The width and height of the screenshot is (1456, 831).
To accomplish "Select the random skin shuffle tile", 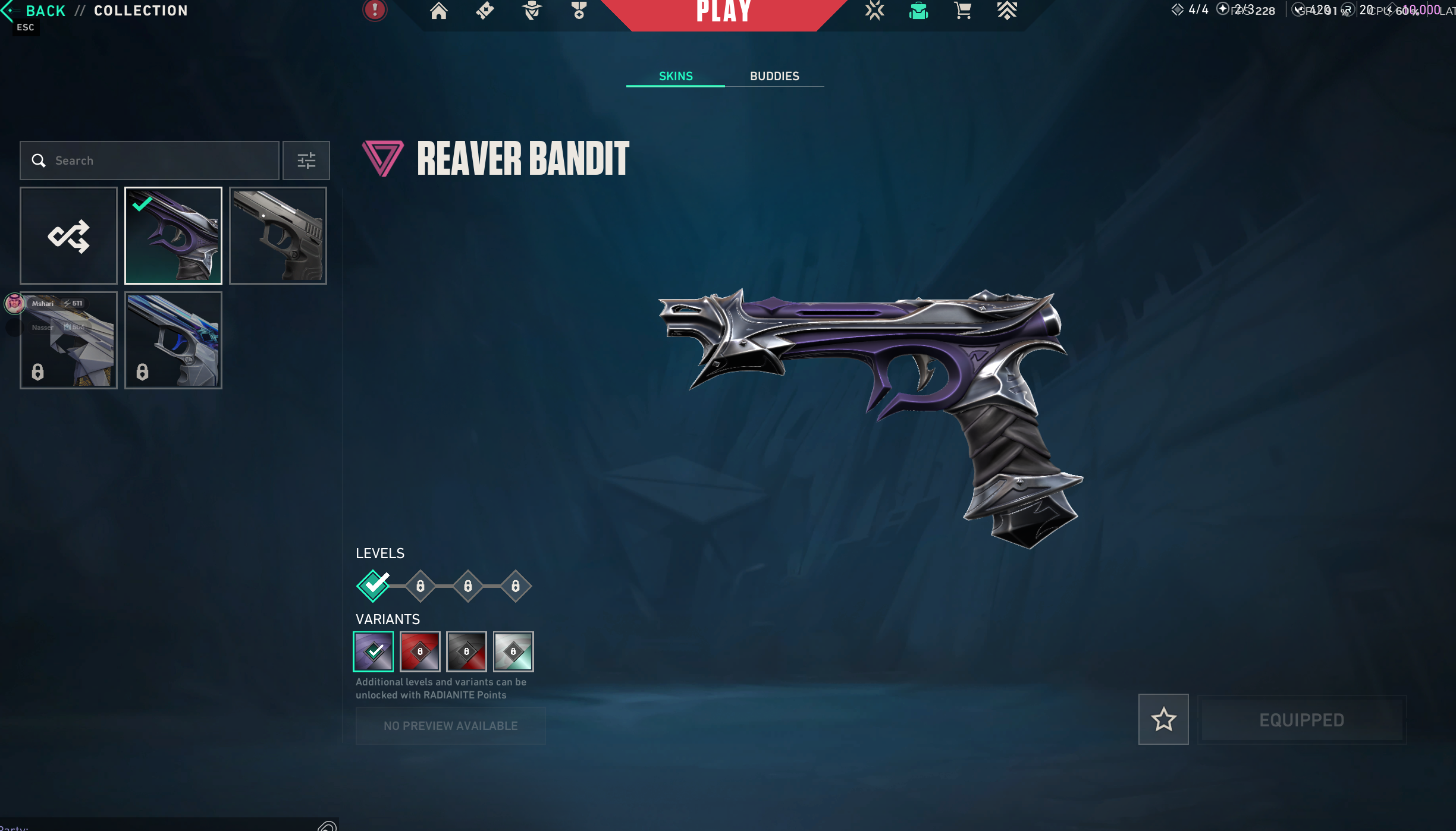I will [x=68, y=235].
